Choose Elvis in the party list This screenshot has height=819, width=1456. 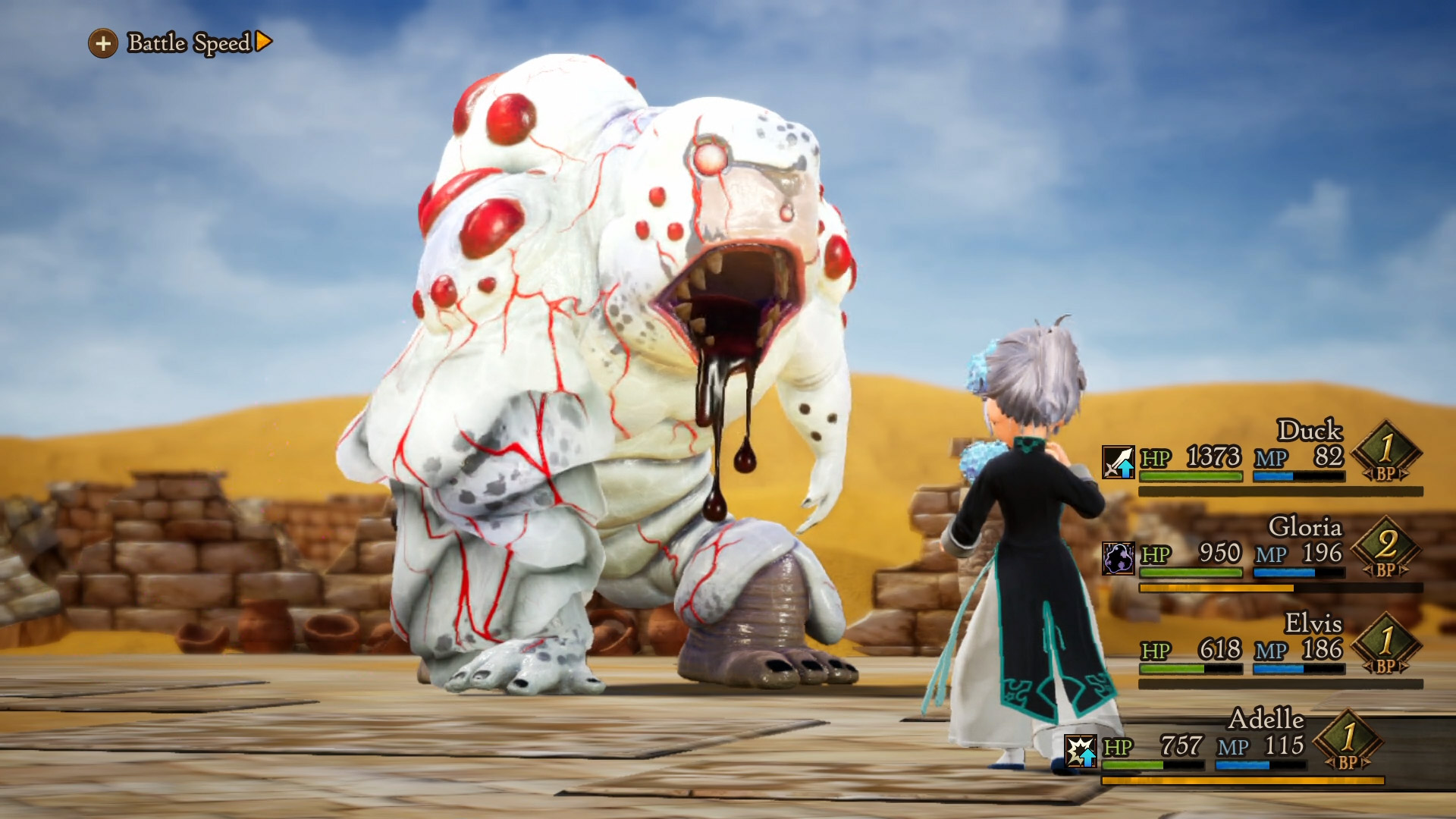(1263, 650)
